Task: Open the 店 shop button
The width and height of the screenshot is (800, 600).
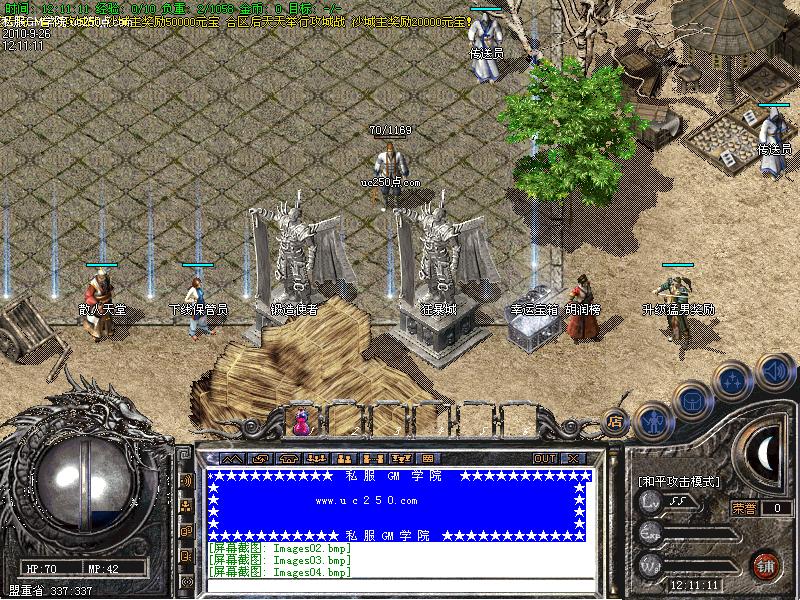Action: [616, 422]
